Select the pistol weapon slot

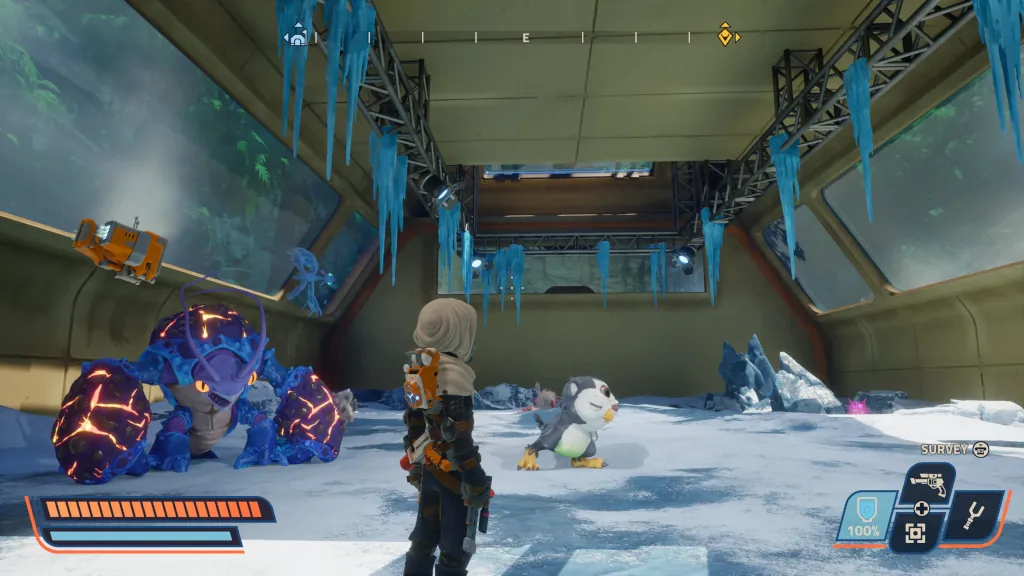[x=925, y=485]
